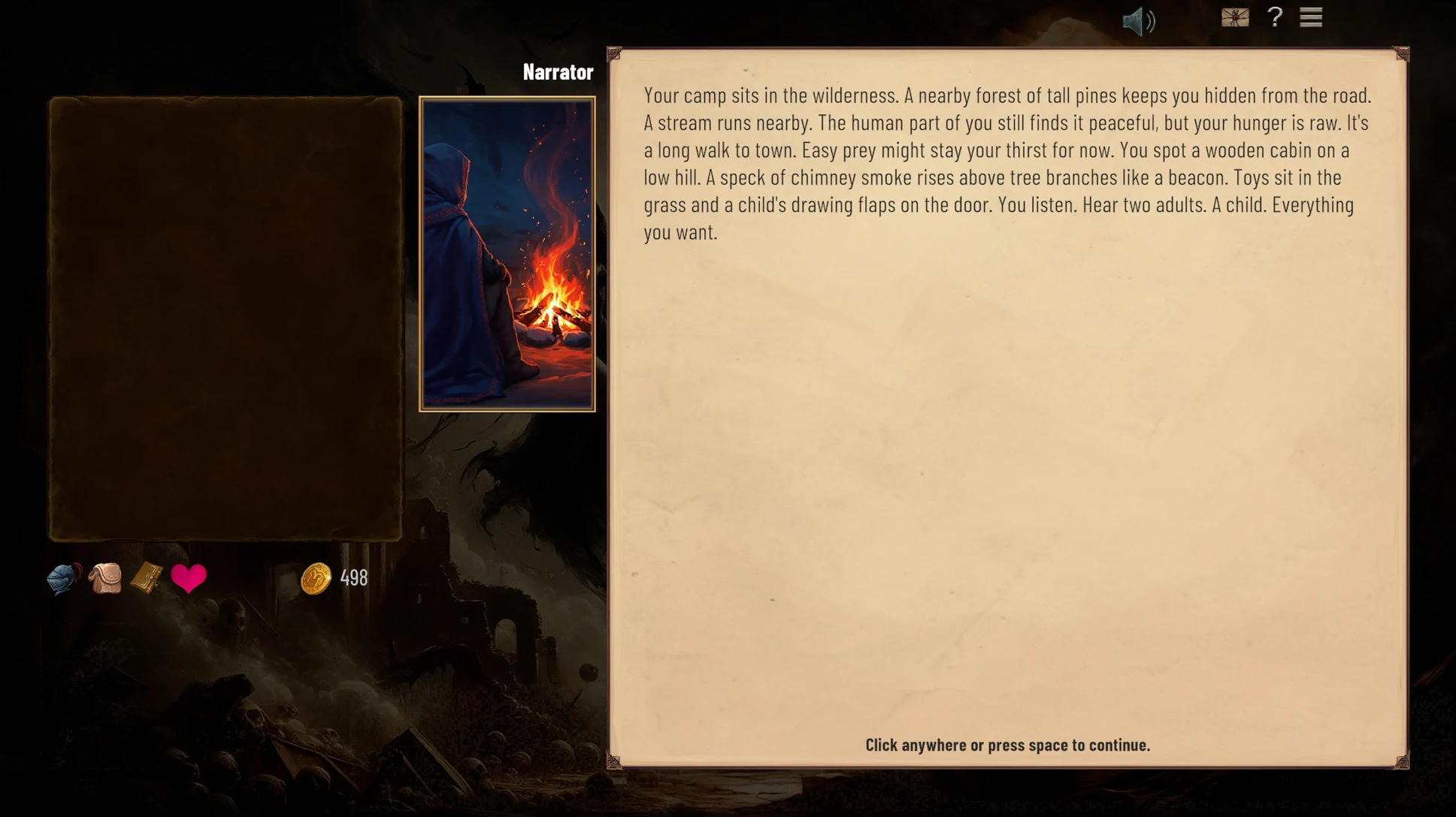Open the brown journal book
The image size is (1456, 817).
[x=147, y=578]
